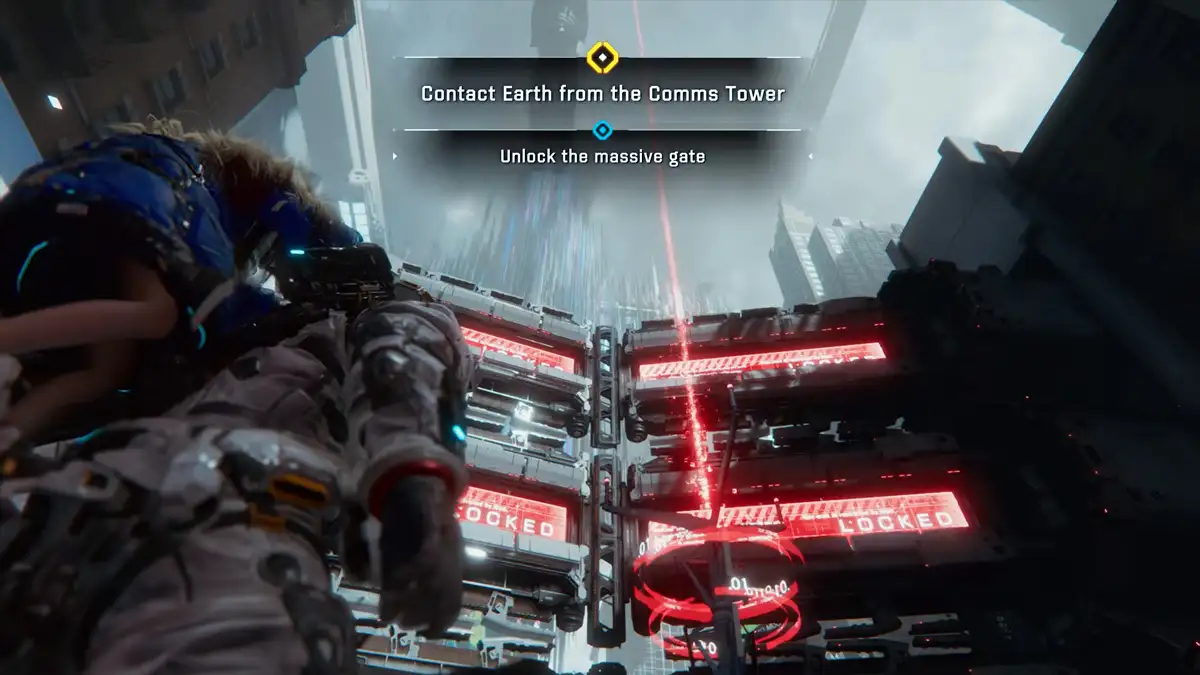Click the blue sub-objective marker icon
Viewport: 1200px width, 675px height.
click(x=602, y=130)
